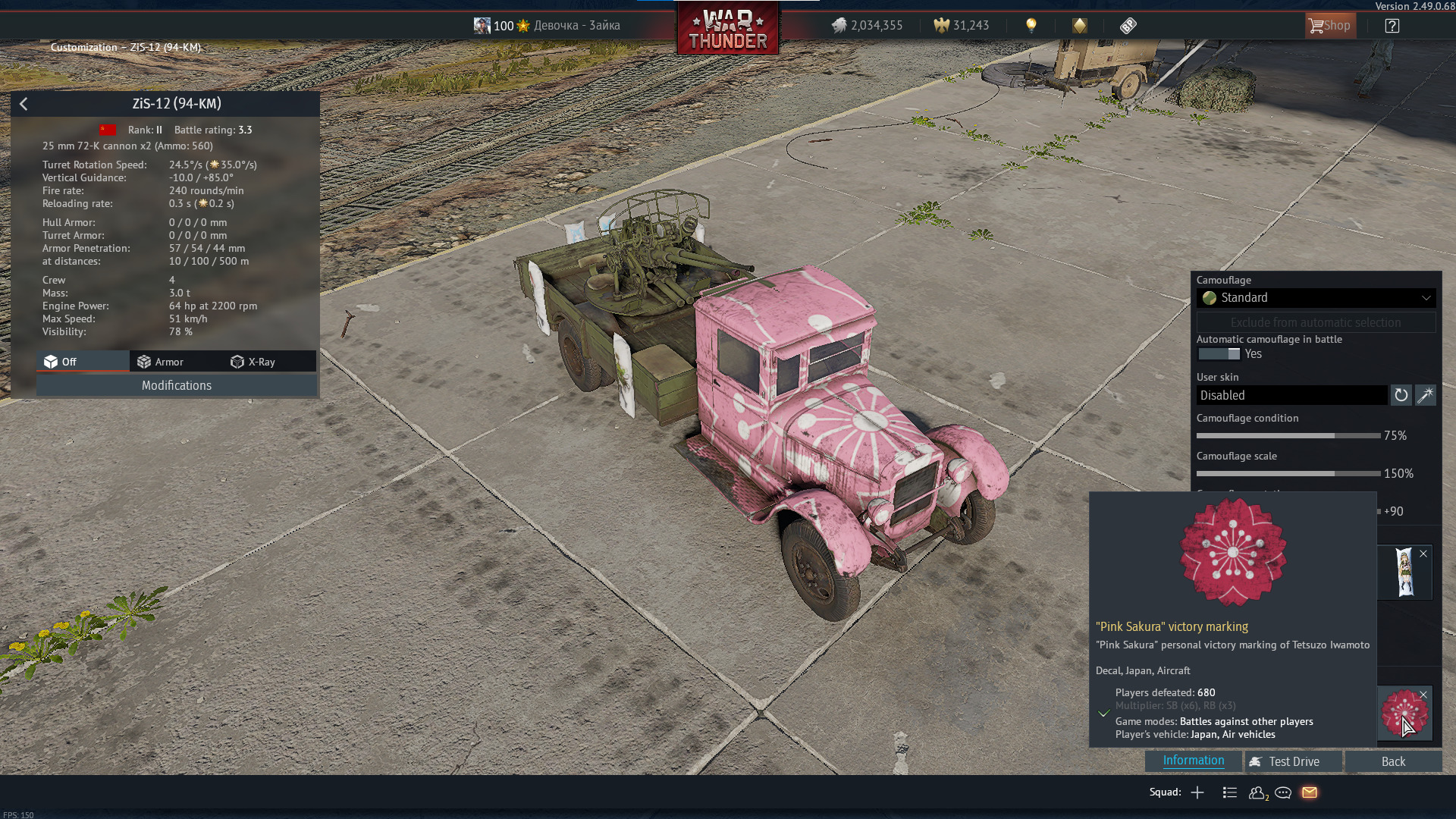
Task: Open the mail envelope icon
Action: (1310, 792)
